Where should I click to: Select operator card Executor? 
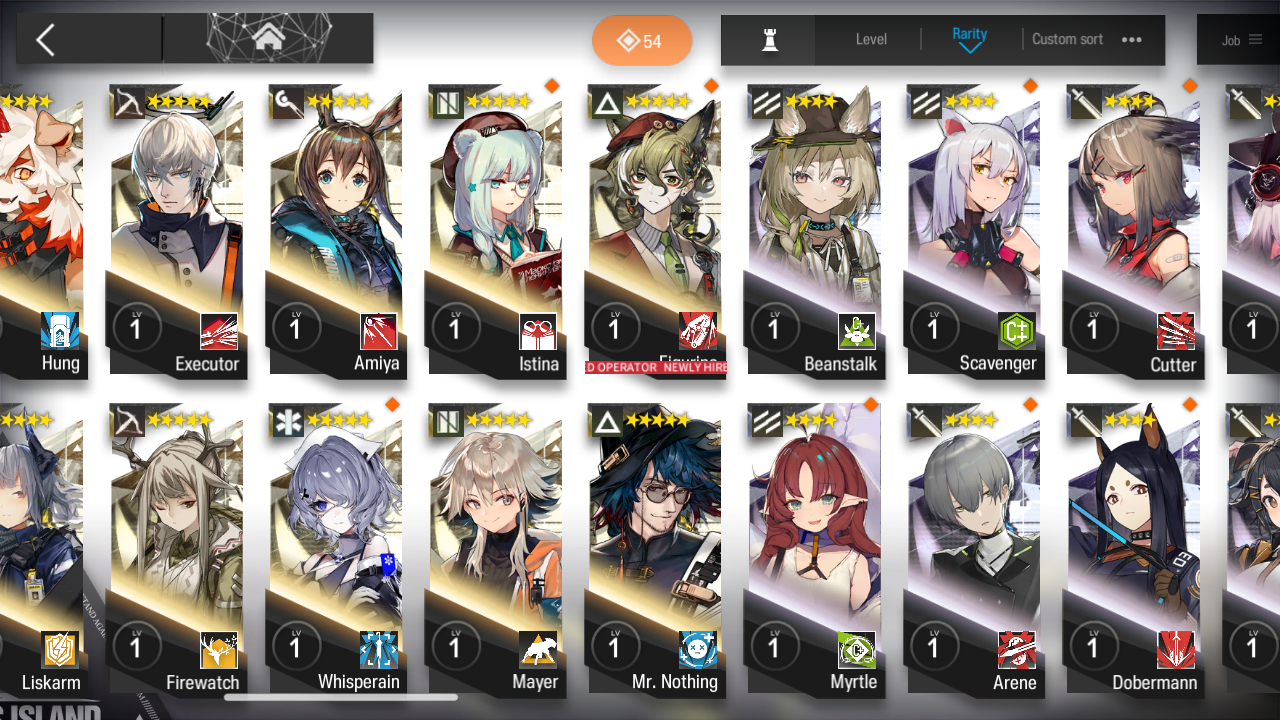177,230
